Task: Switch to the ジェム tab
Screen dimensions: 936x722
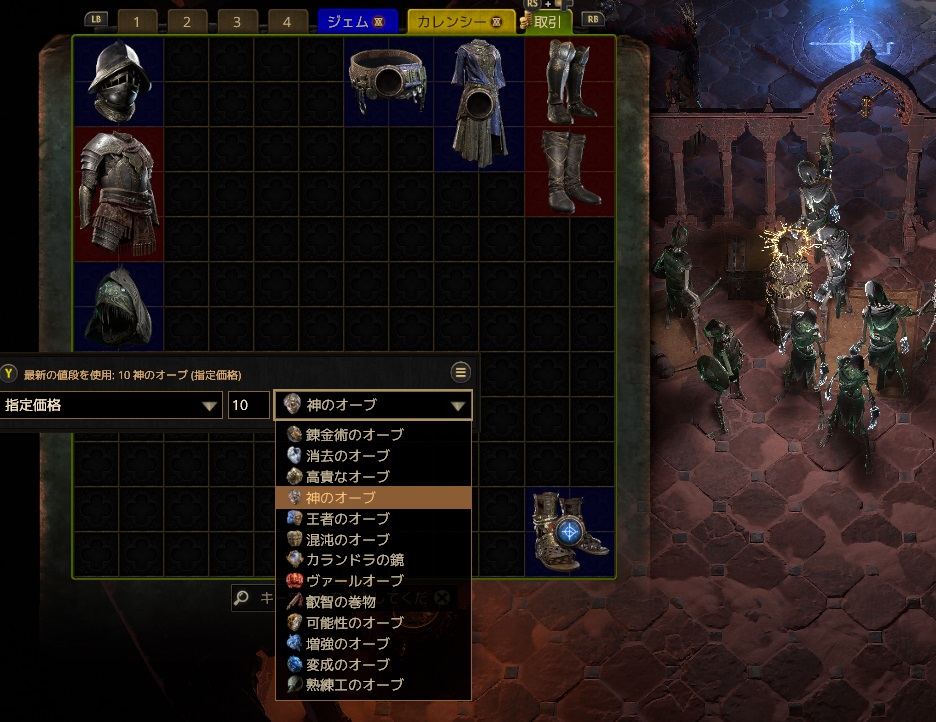Action: [357, 22]
